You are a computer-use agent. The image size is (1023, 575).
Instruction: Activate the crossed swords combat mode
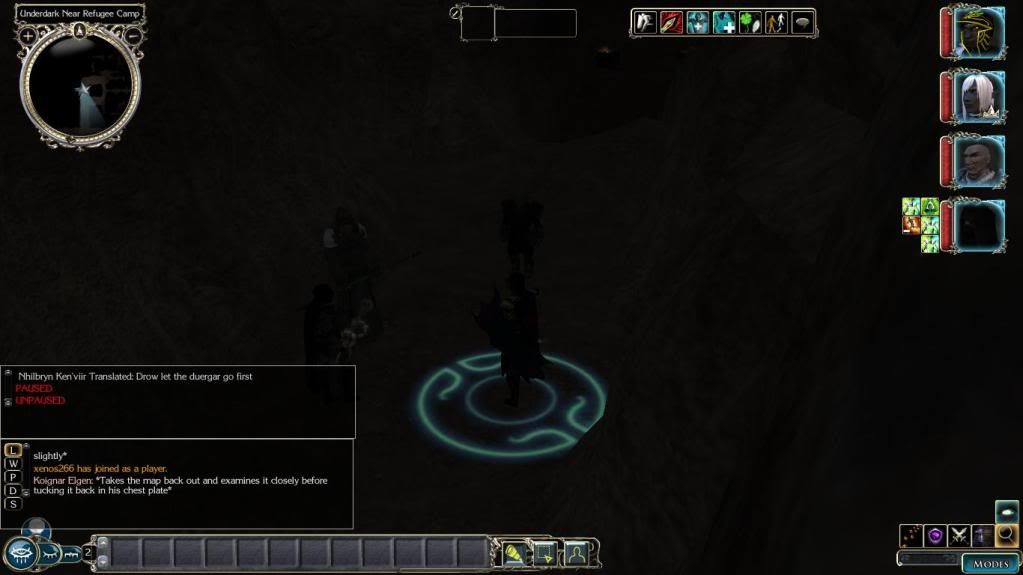(x=960, y=536)
